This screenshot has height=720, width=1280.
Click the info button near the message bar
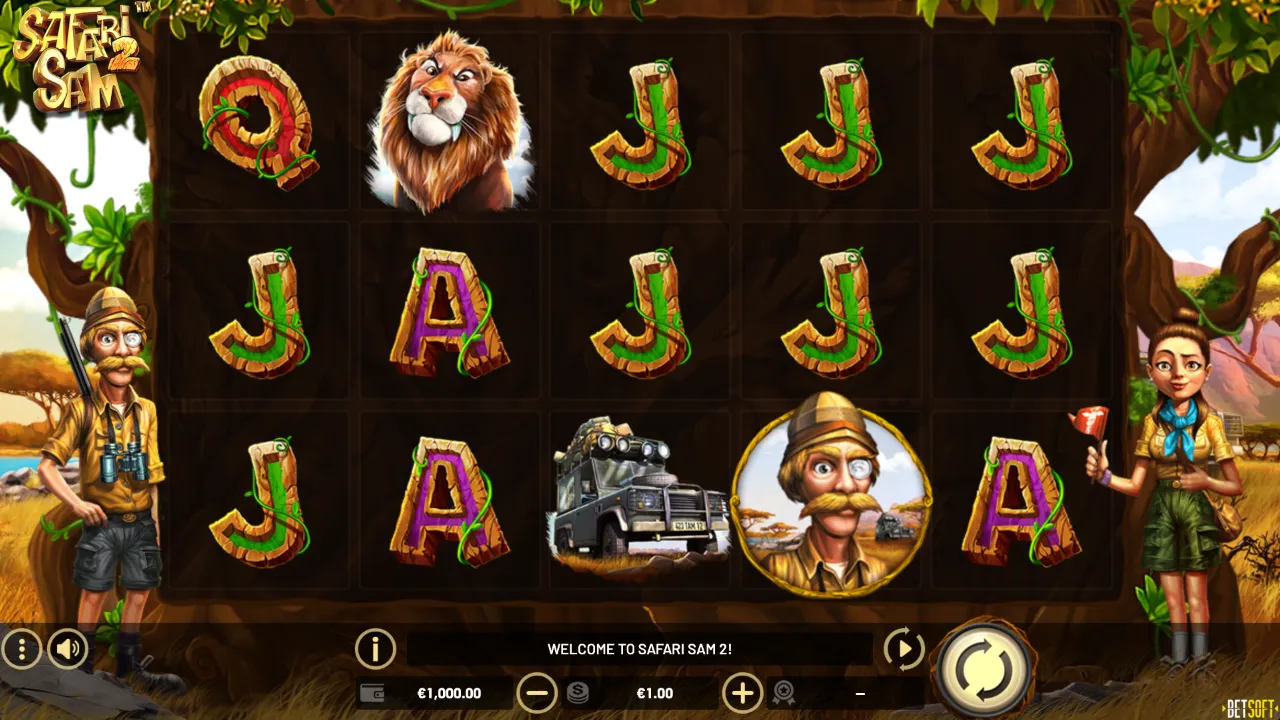(x=373, y=649)
